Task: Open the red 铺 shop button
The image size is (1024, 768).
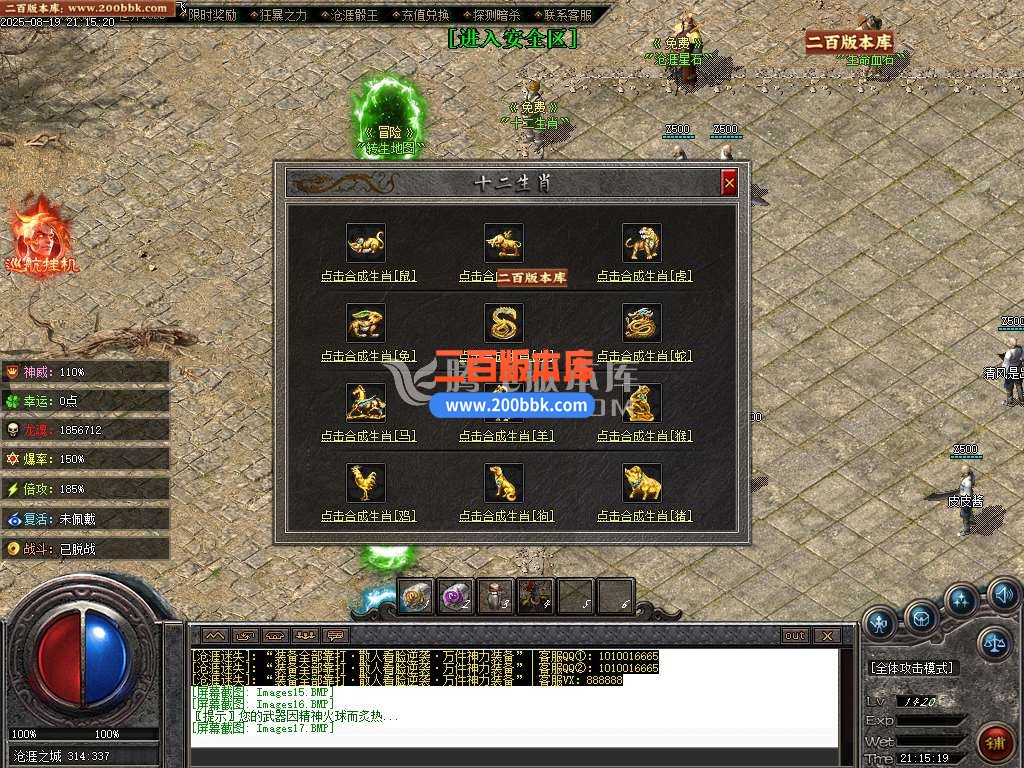Action: (995, 743)
